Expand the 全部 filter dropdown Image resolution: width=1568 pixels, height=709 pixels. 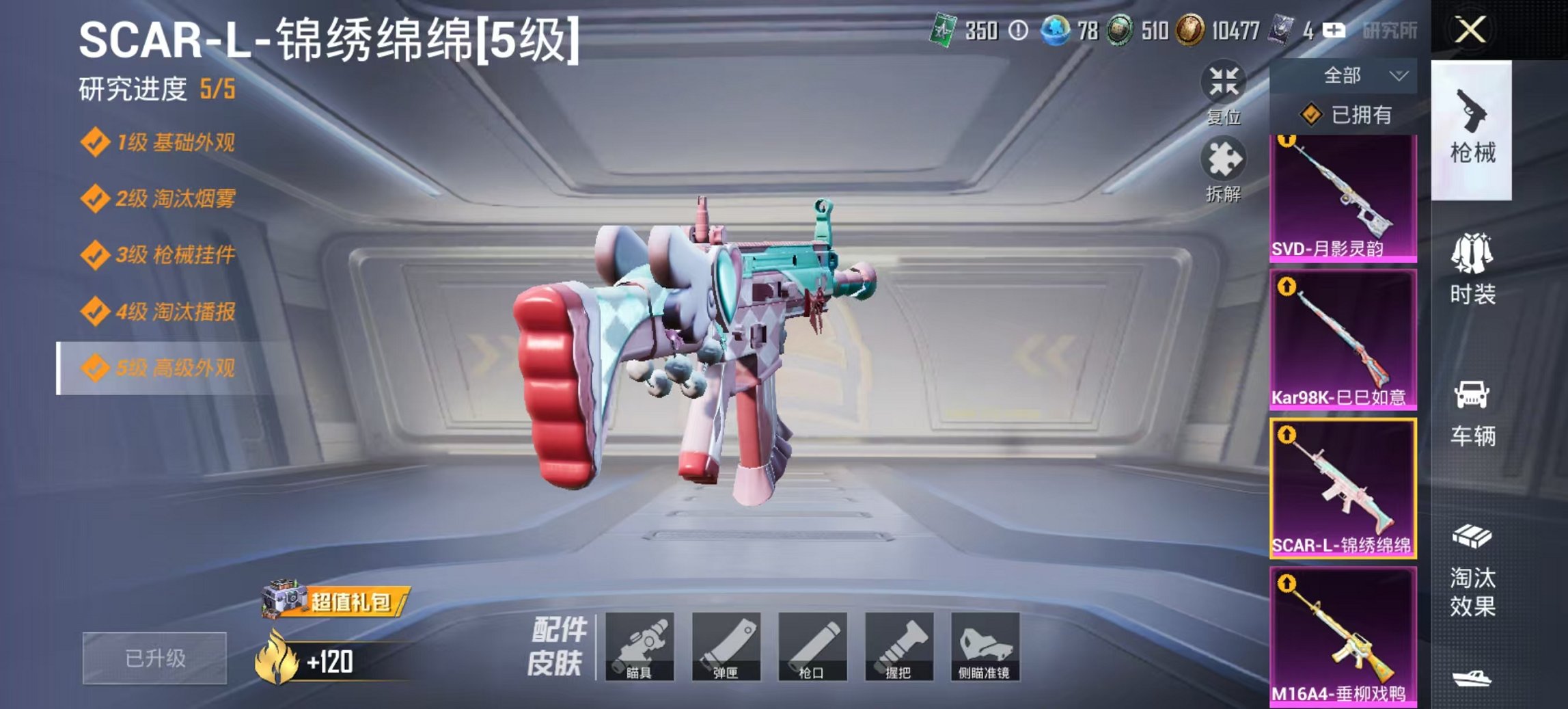coord(1358,75)
